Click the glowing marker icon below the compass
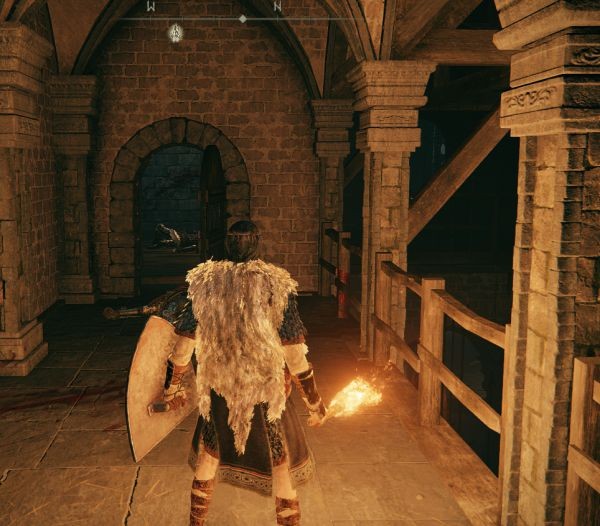Viewport: 600px width, 526px height. (x=175, y=33)
